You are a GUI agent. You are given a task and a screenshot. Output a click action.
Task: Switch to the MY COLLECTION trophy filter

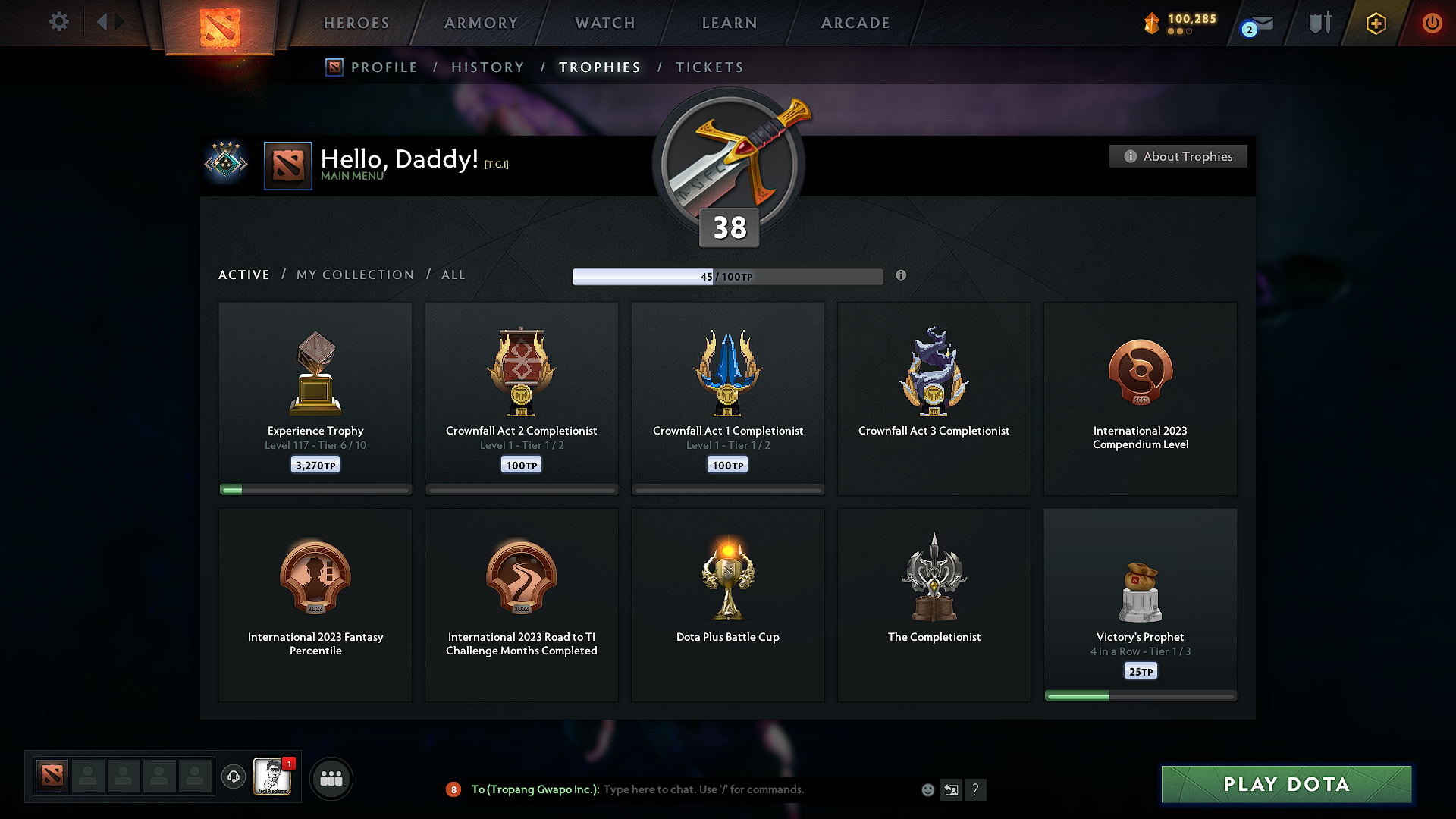click(354, 275)
